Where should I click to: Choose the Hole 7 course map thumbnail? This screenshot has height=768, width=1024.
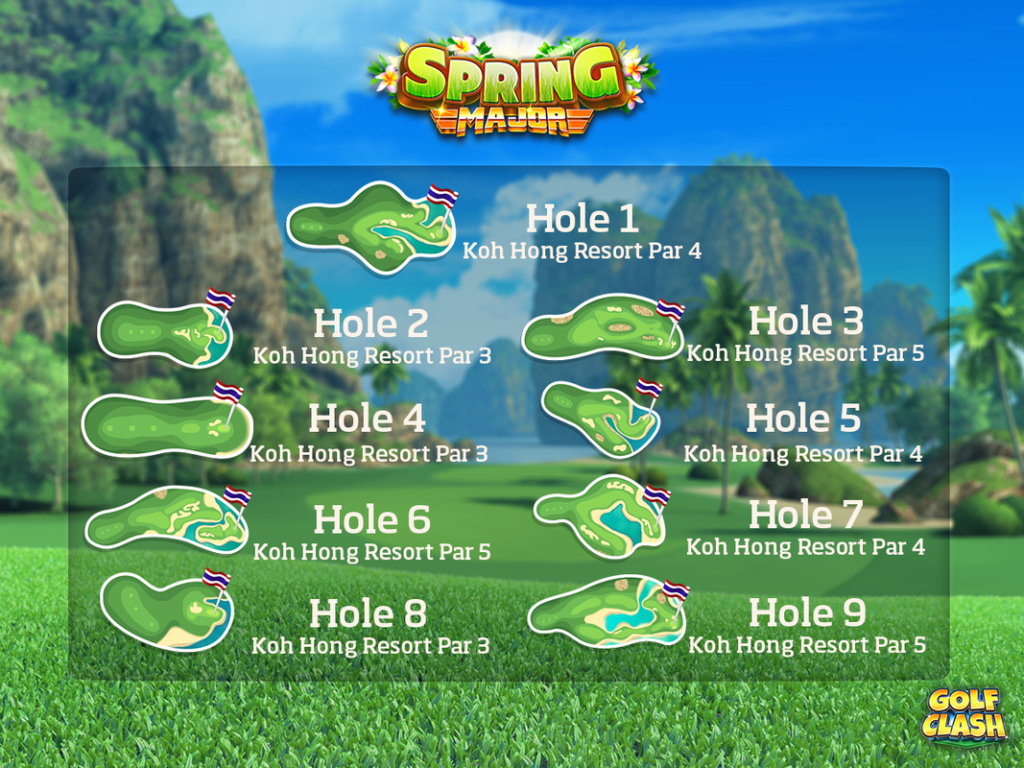pos(600,515)
